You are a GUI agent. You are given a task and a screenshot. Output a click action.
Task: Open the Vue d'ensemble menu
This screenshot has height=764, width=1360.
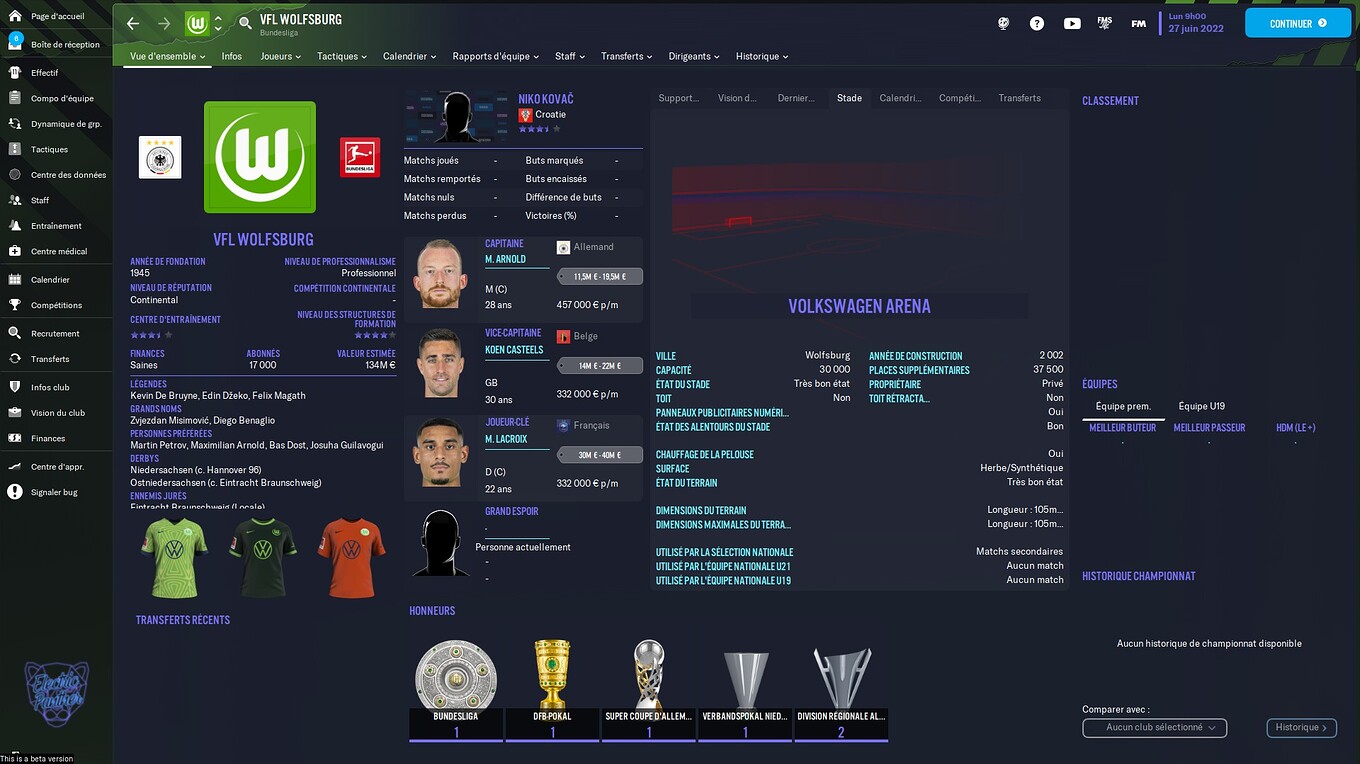[x=166, y=56]
